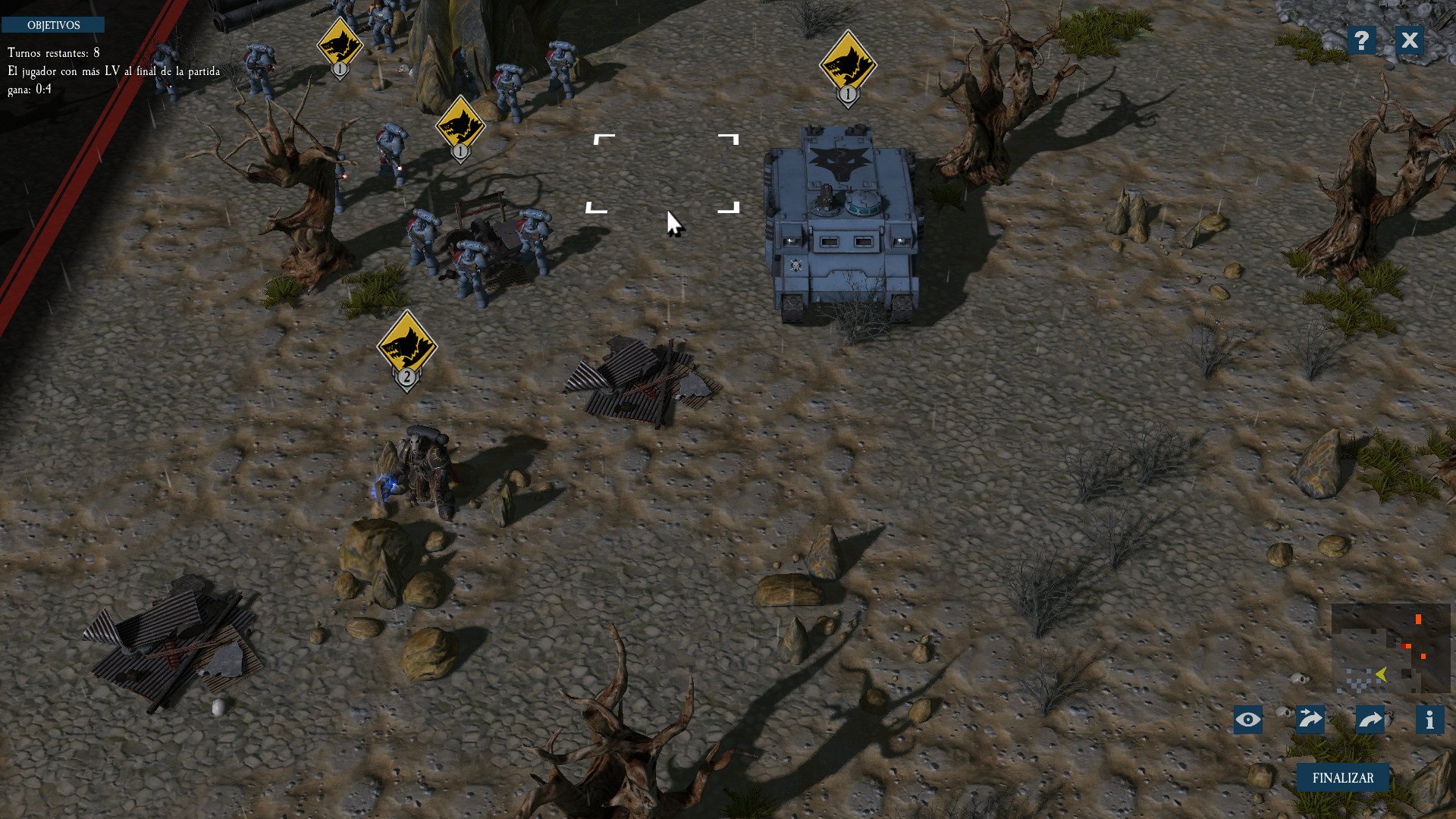Toggle line of sight with the eye icon
The height and width of the screenshot is (819, 1456).
pyautogui.click(x=1250, y=720)
